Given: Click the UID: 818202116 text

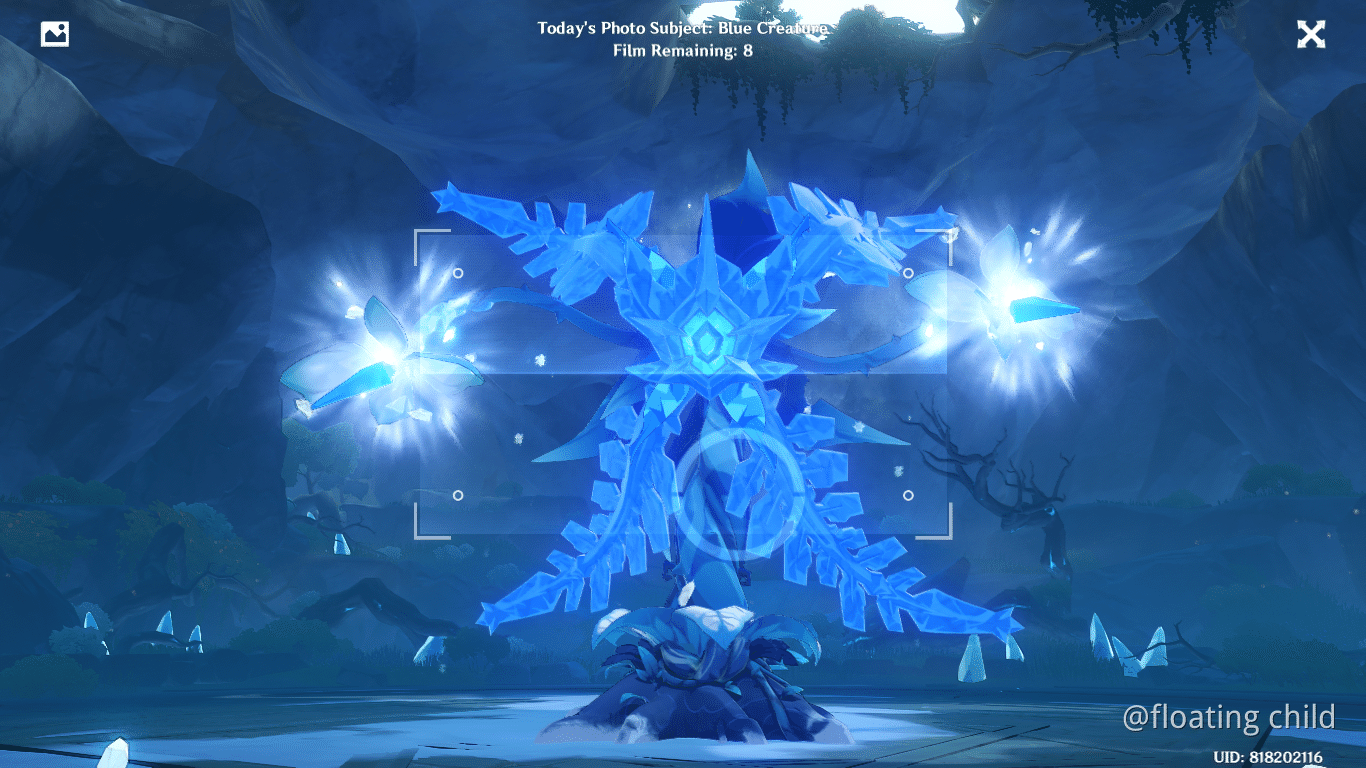Looking at the screenshot, I should 1267,756.
